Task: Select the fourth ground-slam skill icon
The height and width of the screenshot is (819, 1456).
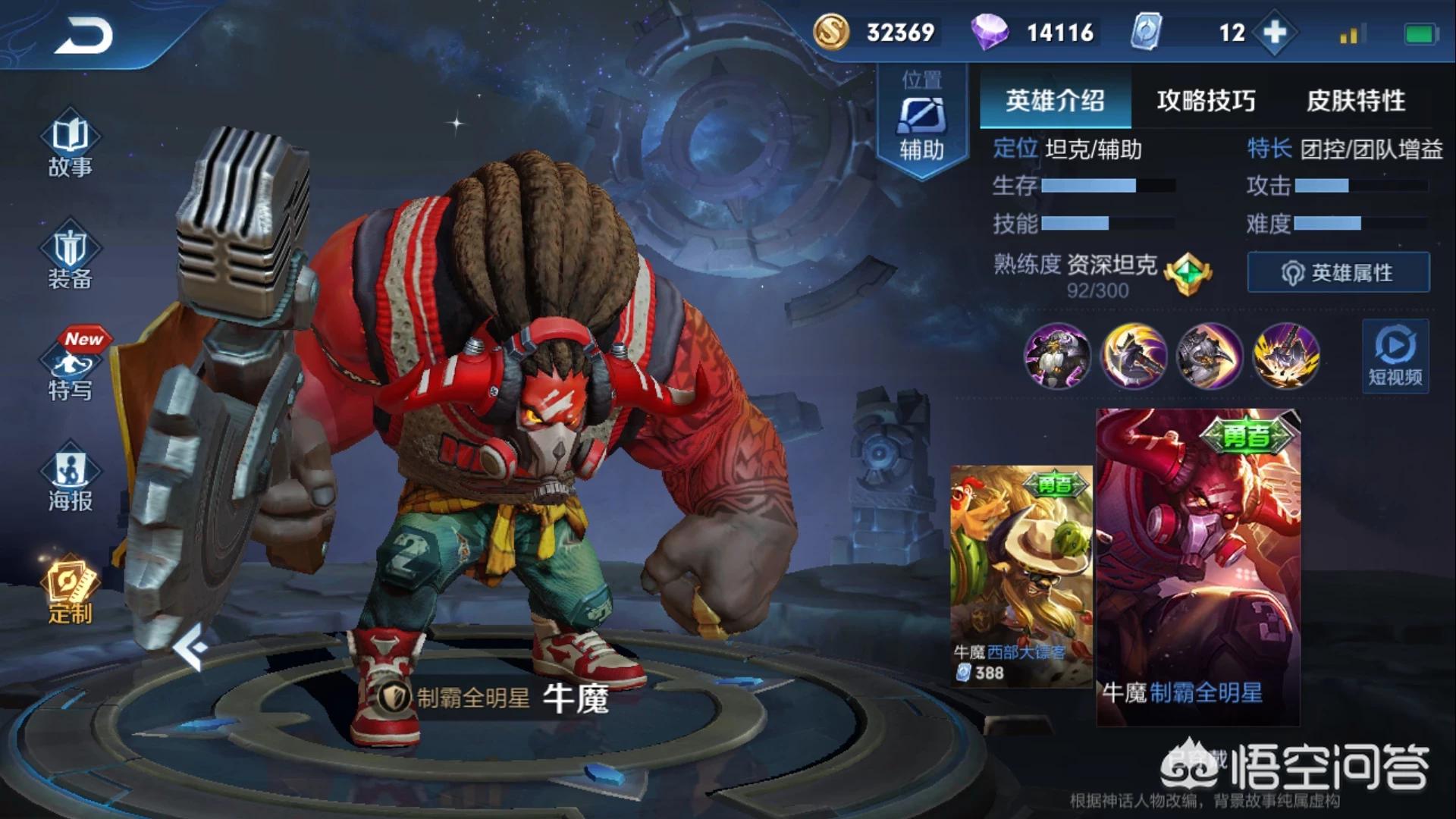Action: [1286, 356]
